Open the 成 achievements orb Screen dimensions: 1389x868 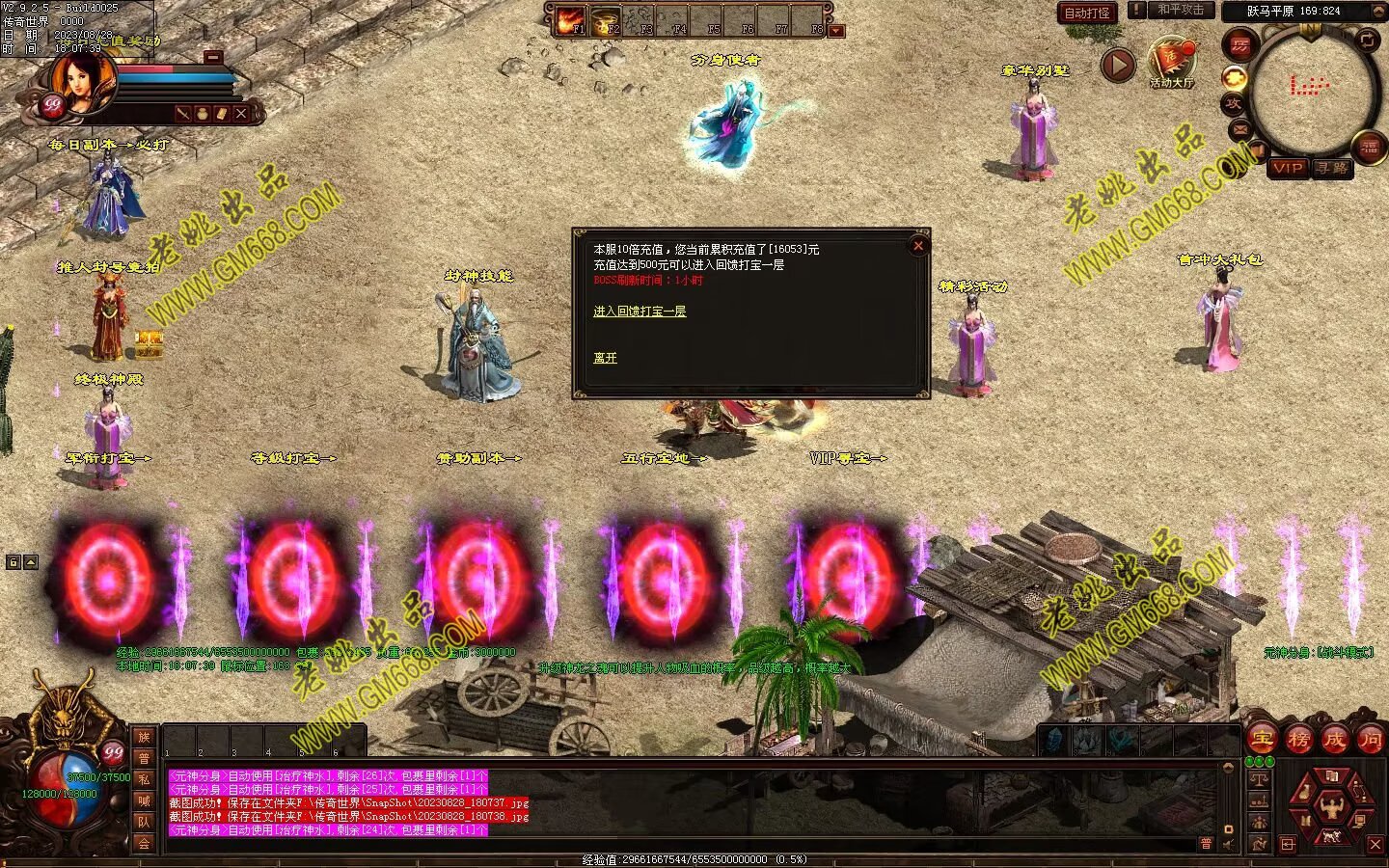pos(1334,740)
